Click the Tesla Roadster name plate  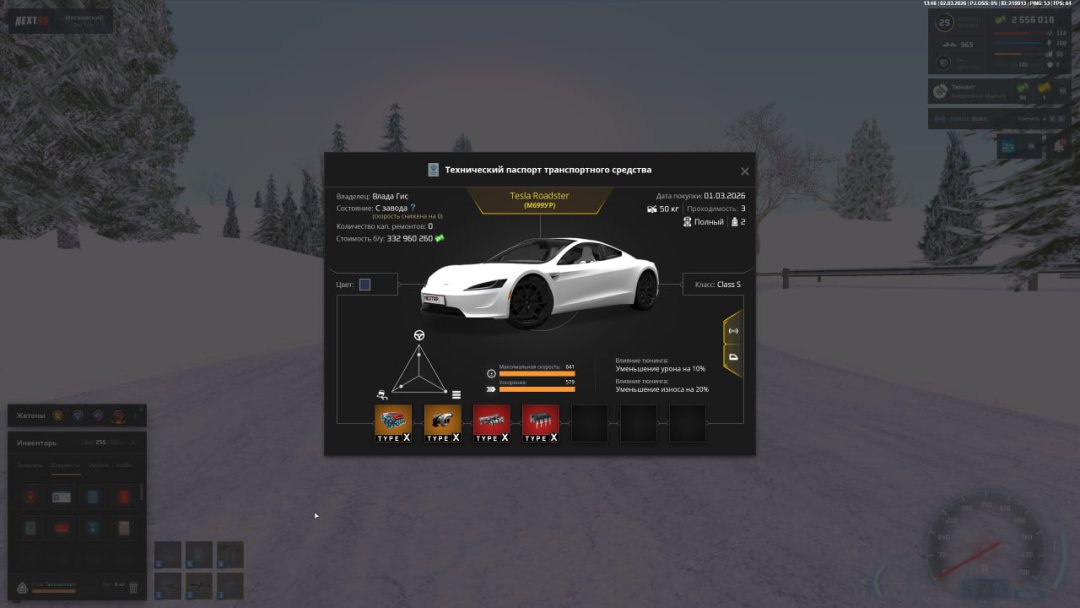pos(540,200)
